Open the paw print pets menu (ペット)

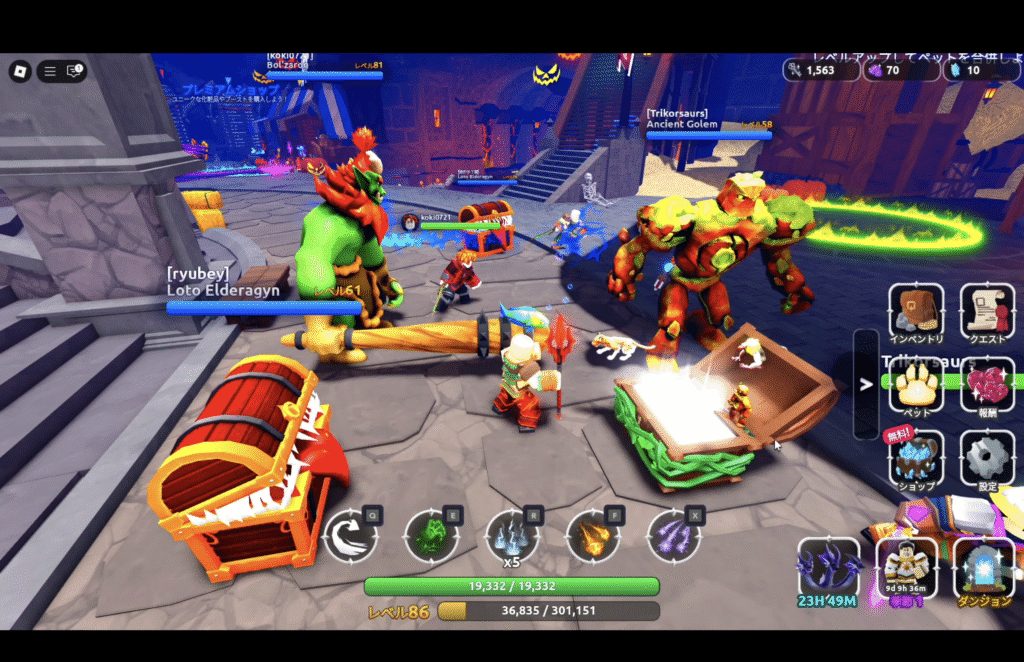click(x=915, y=384)
